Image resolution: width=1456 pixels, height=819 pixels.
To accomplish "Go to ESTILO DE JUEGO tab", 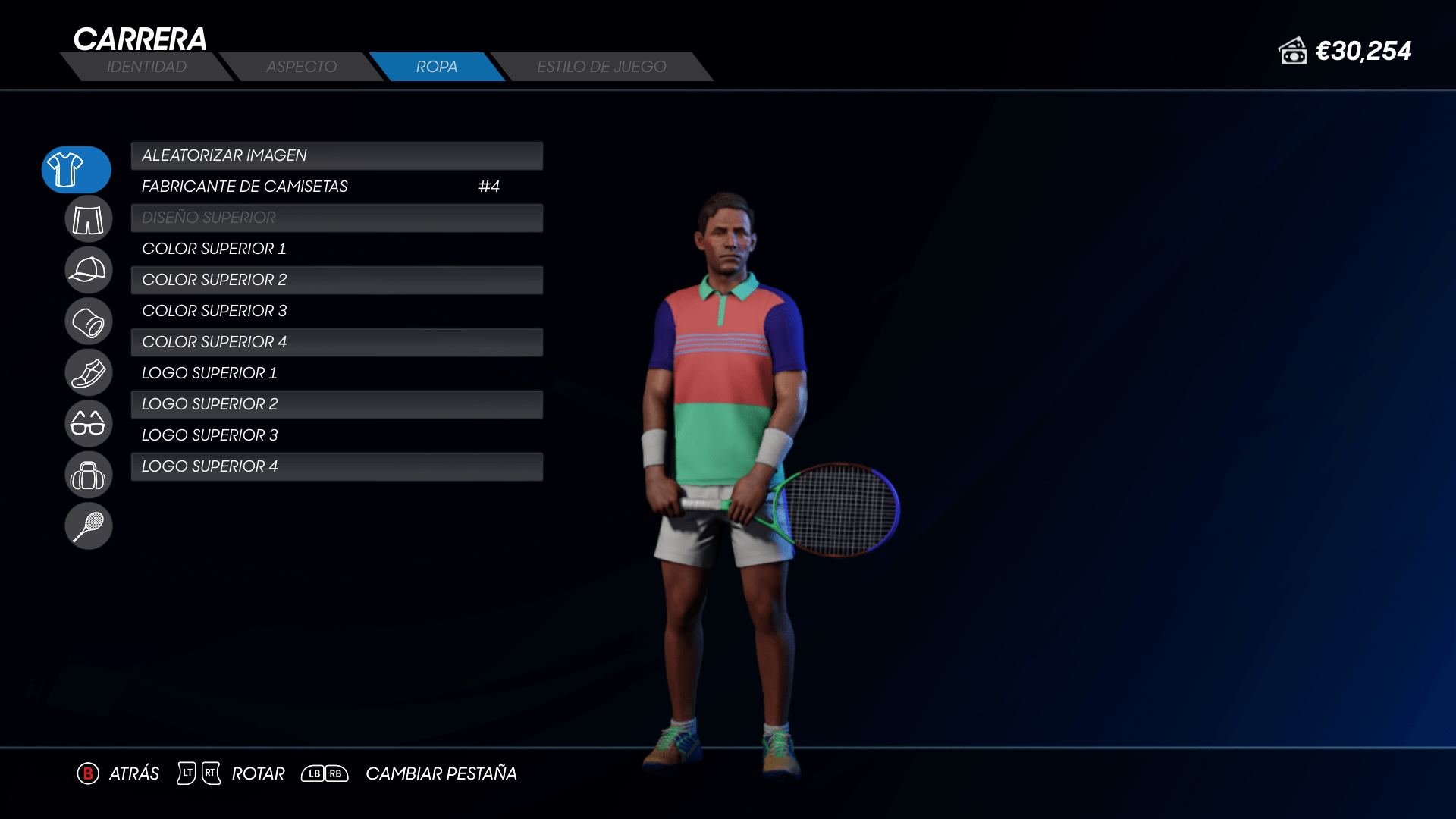I will [601, 67].
